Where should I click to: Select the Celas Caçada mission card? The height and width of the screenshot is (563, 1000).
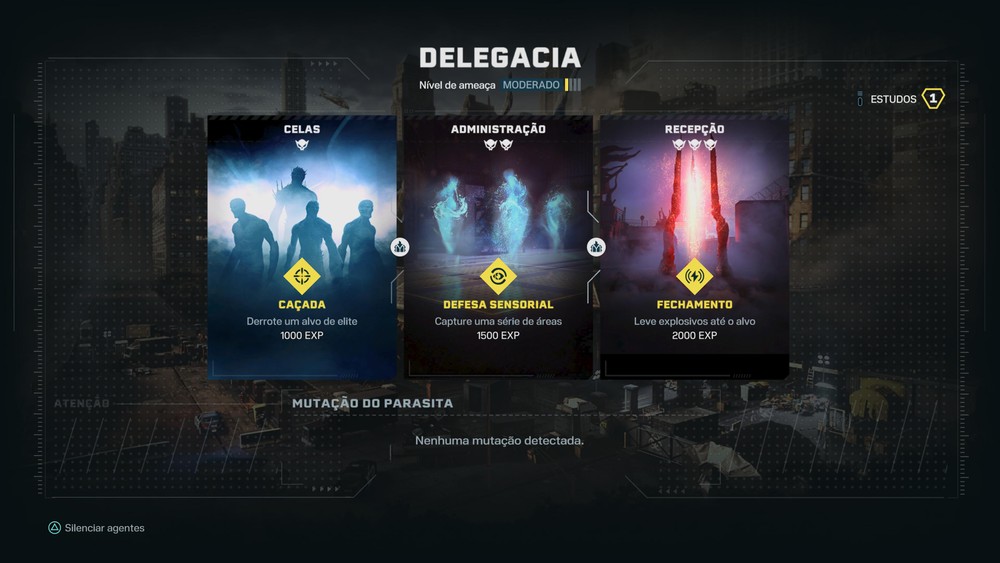pos(301,247)
